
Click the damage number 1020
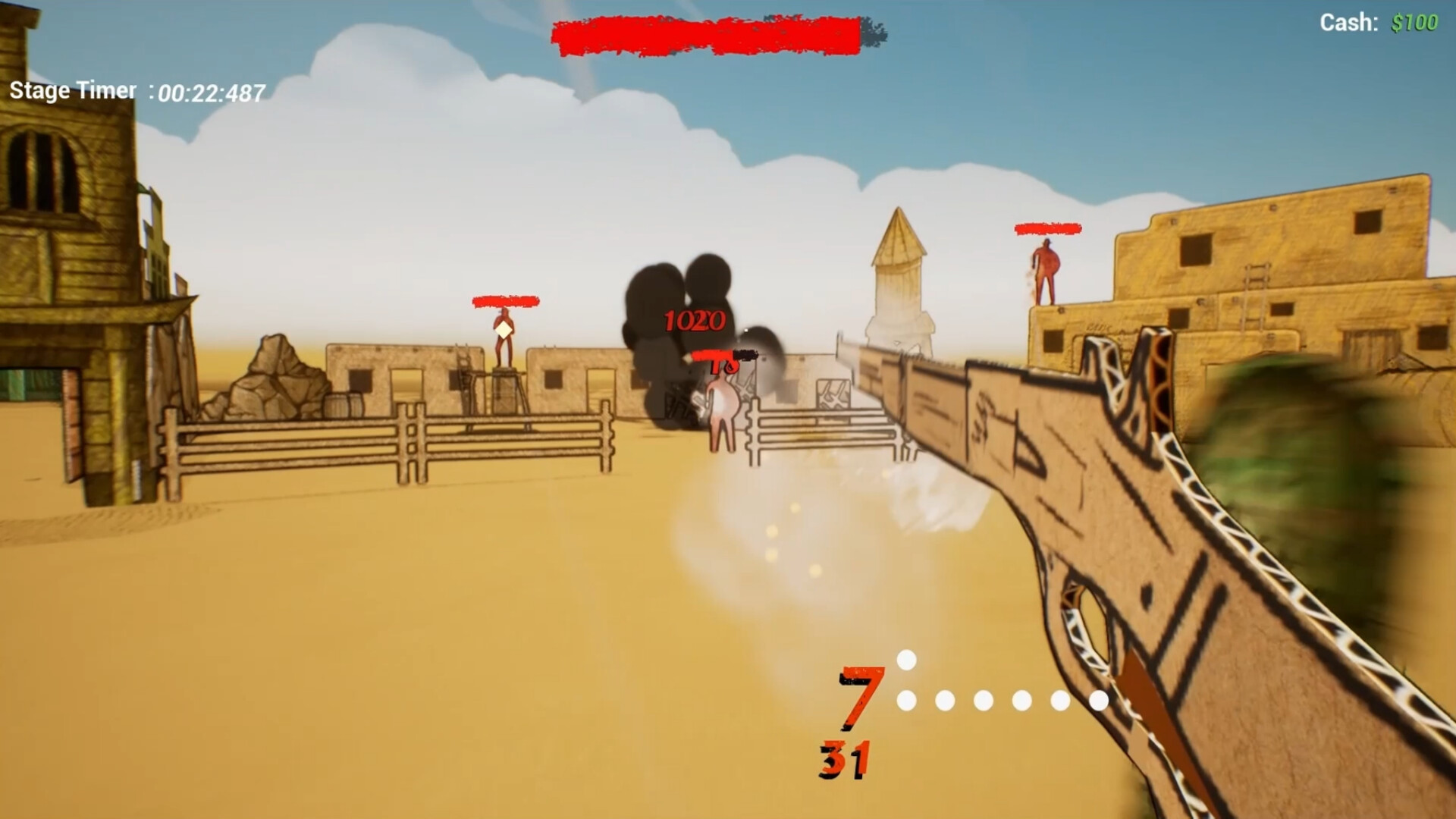(x=694, y=320)
